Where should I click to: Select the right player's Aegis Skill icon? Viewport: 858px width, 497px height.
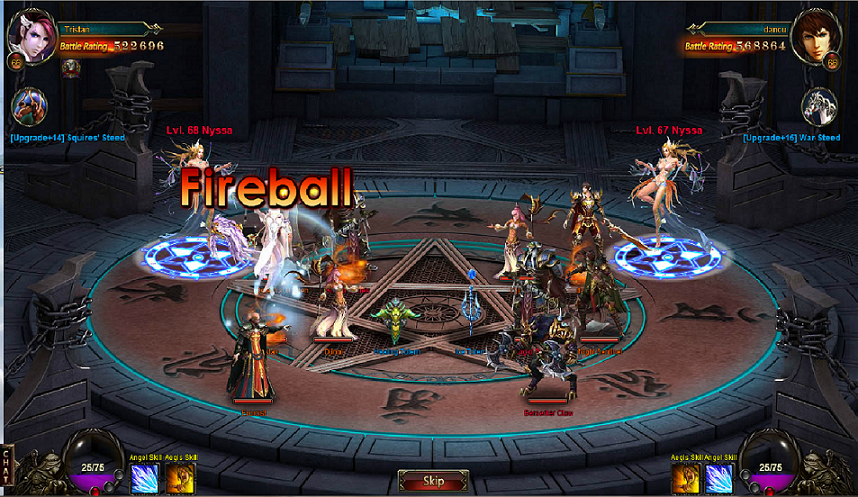[x=688, y=478]
